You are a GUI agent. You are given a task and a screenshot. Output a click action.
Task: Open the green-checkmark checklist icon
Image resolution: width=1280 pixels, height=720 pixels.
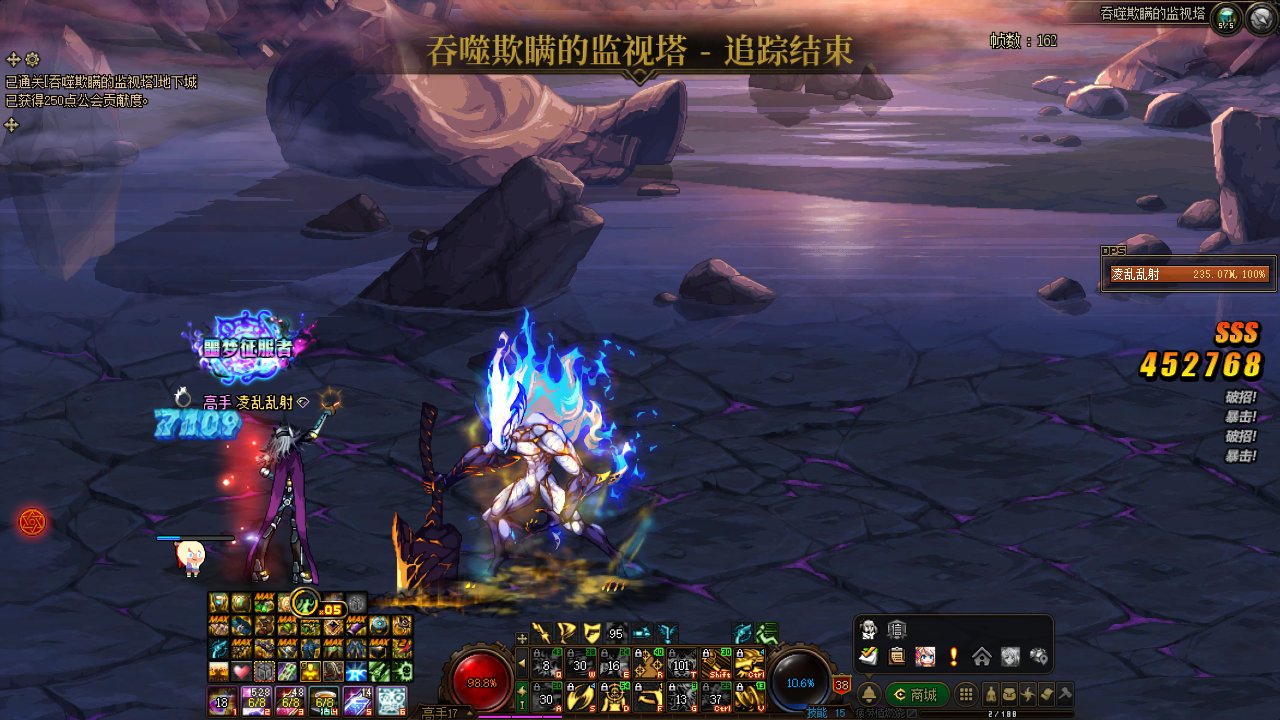pos(870,656)
